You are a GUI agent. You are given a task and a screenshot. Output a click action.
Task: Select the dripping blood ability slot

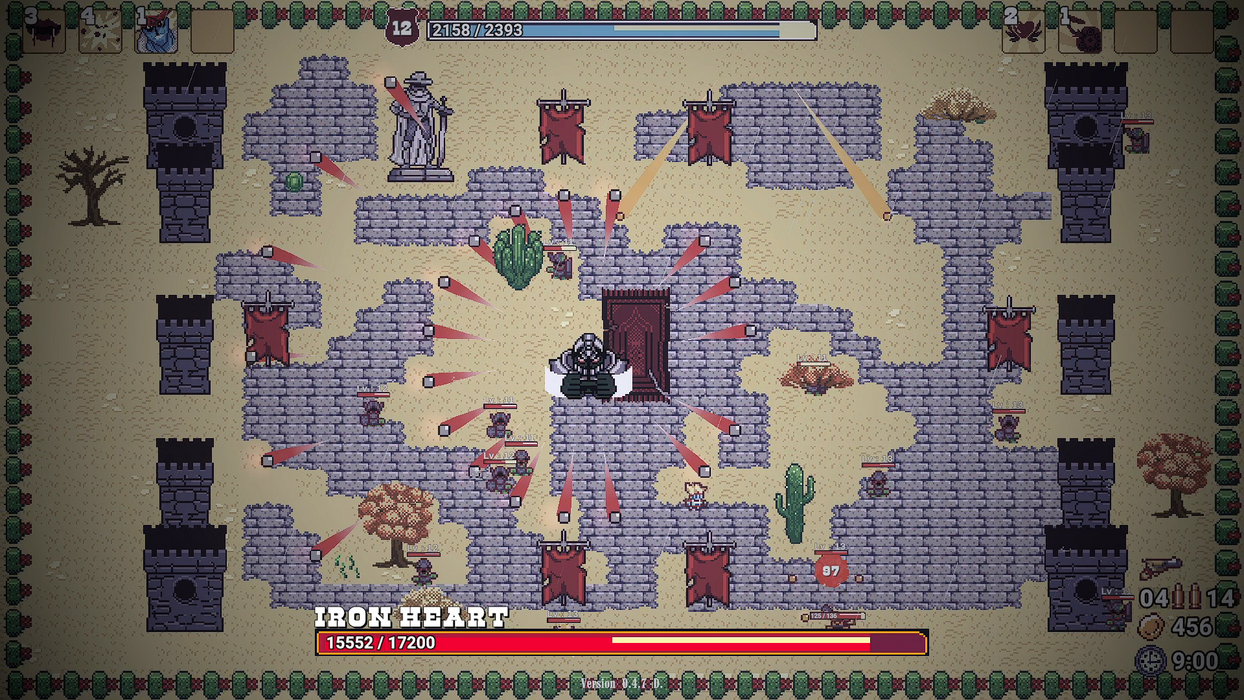tap(45, 32)
